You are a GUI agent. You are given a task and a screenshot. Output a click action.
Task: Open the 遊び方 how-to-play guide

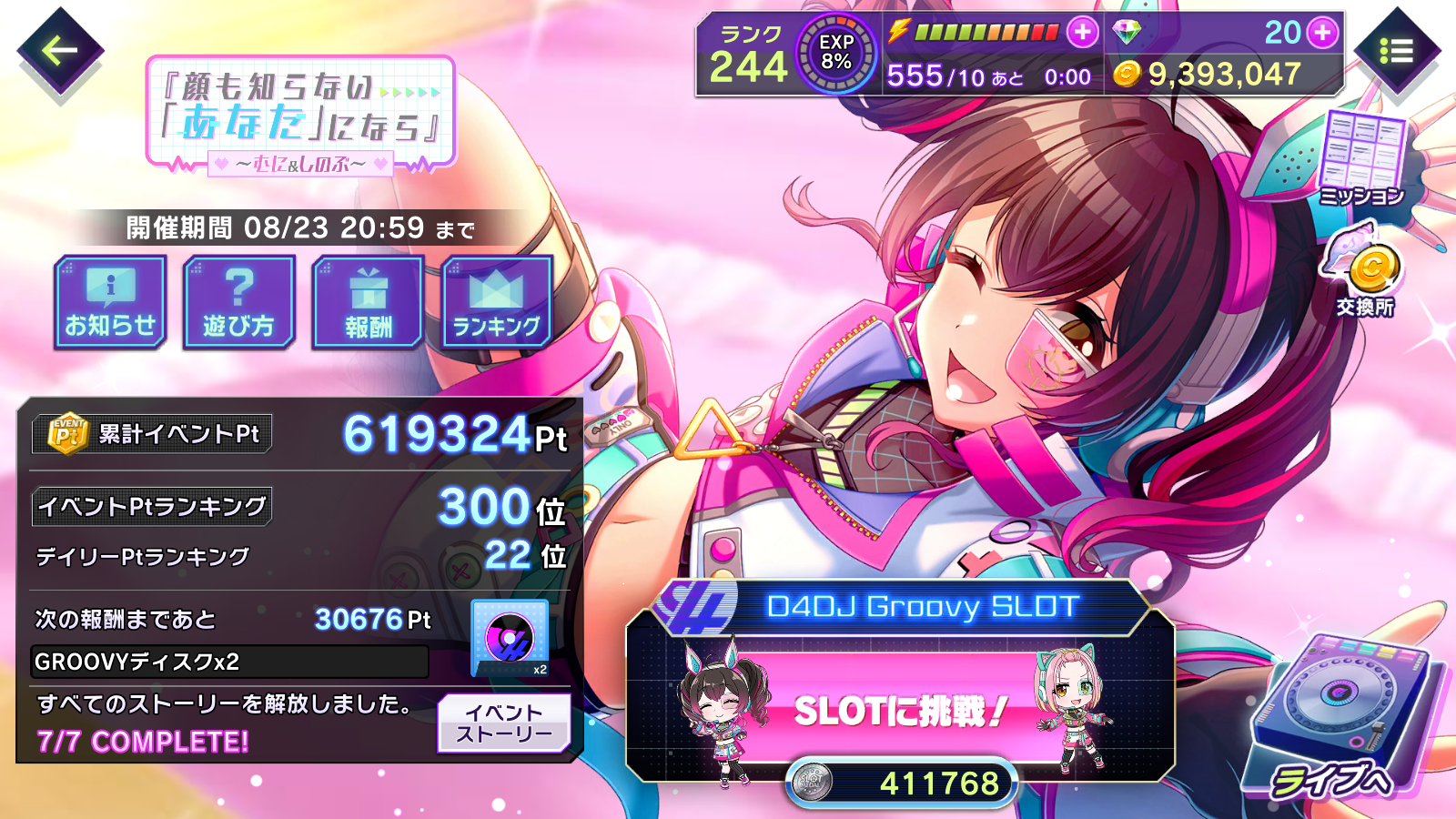point(239,303)
